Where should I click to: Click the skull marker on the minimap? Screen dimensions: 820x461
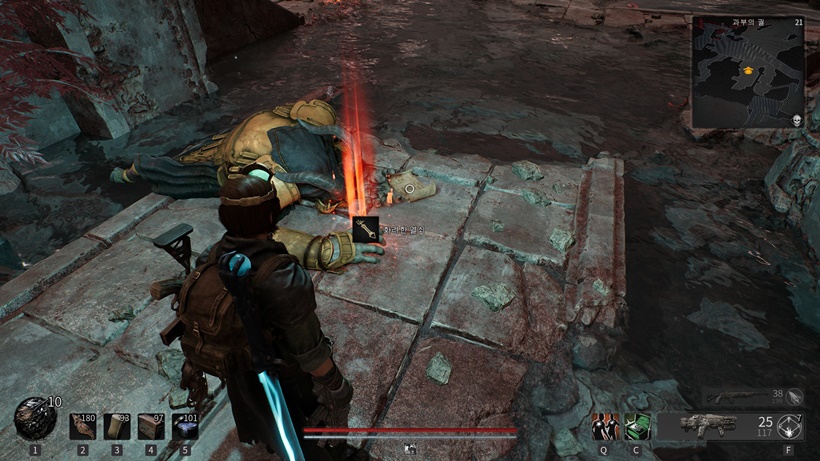(x=797, y=120)
